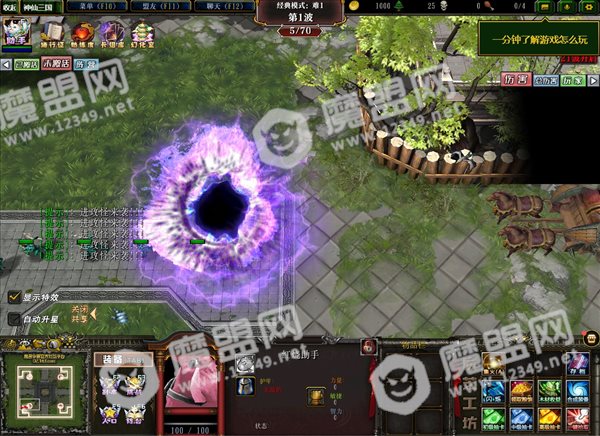
Task: Toggle the 自动升星 checkbox
Action: coord(14,319)
